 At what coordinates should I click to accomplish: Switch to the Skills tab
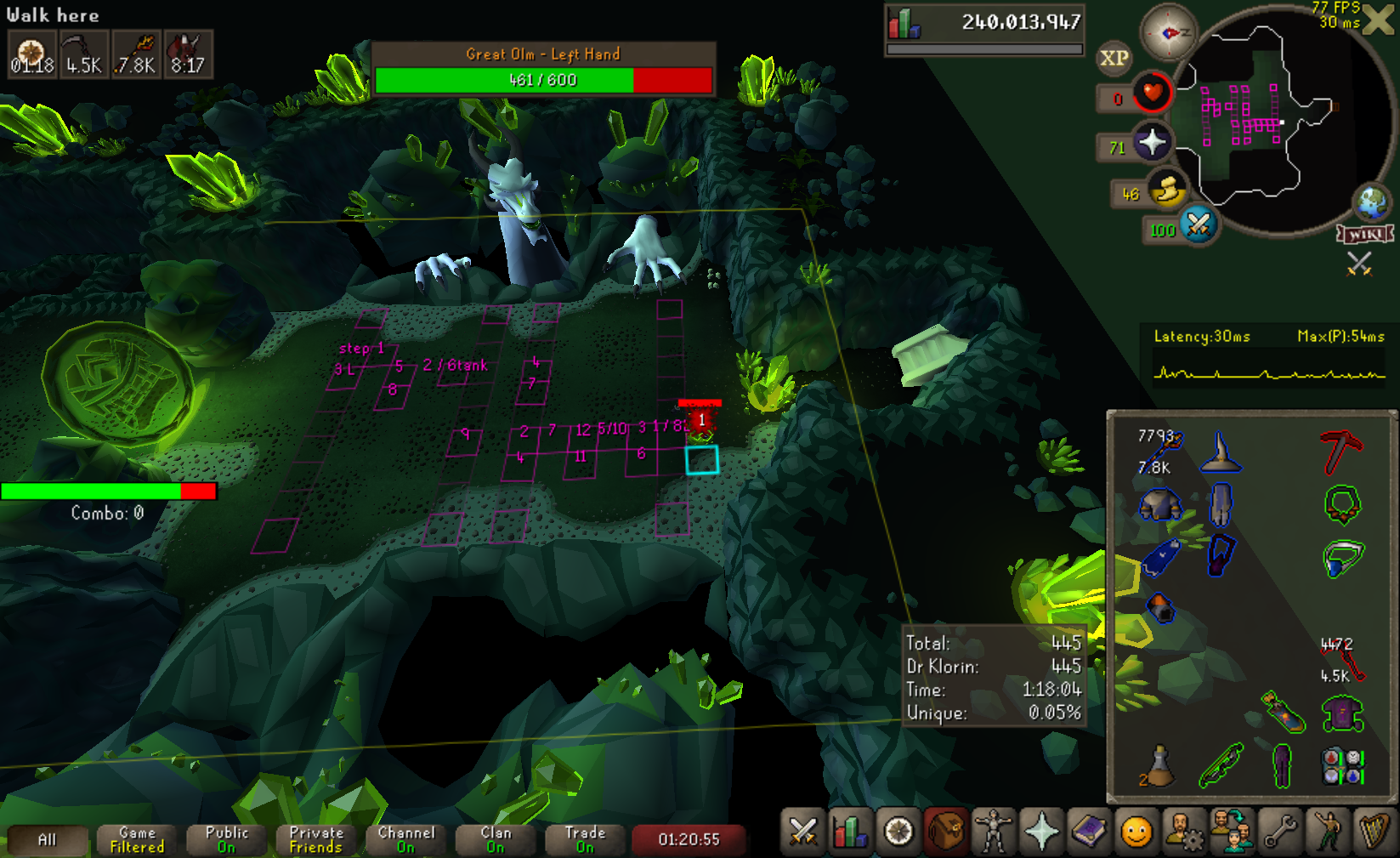[849, 832]
